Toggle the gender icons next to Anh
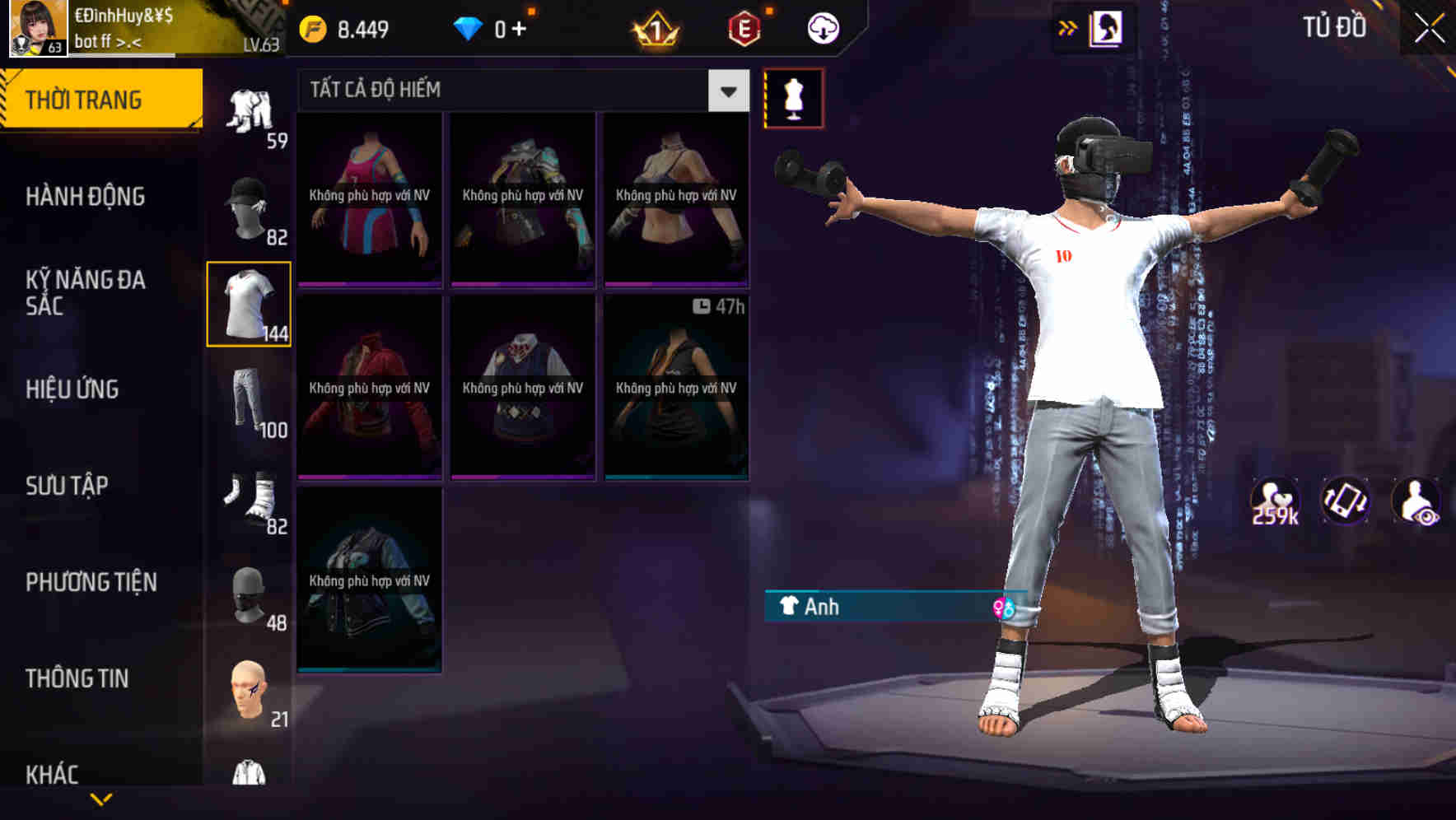 coord(1004,608)
